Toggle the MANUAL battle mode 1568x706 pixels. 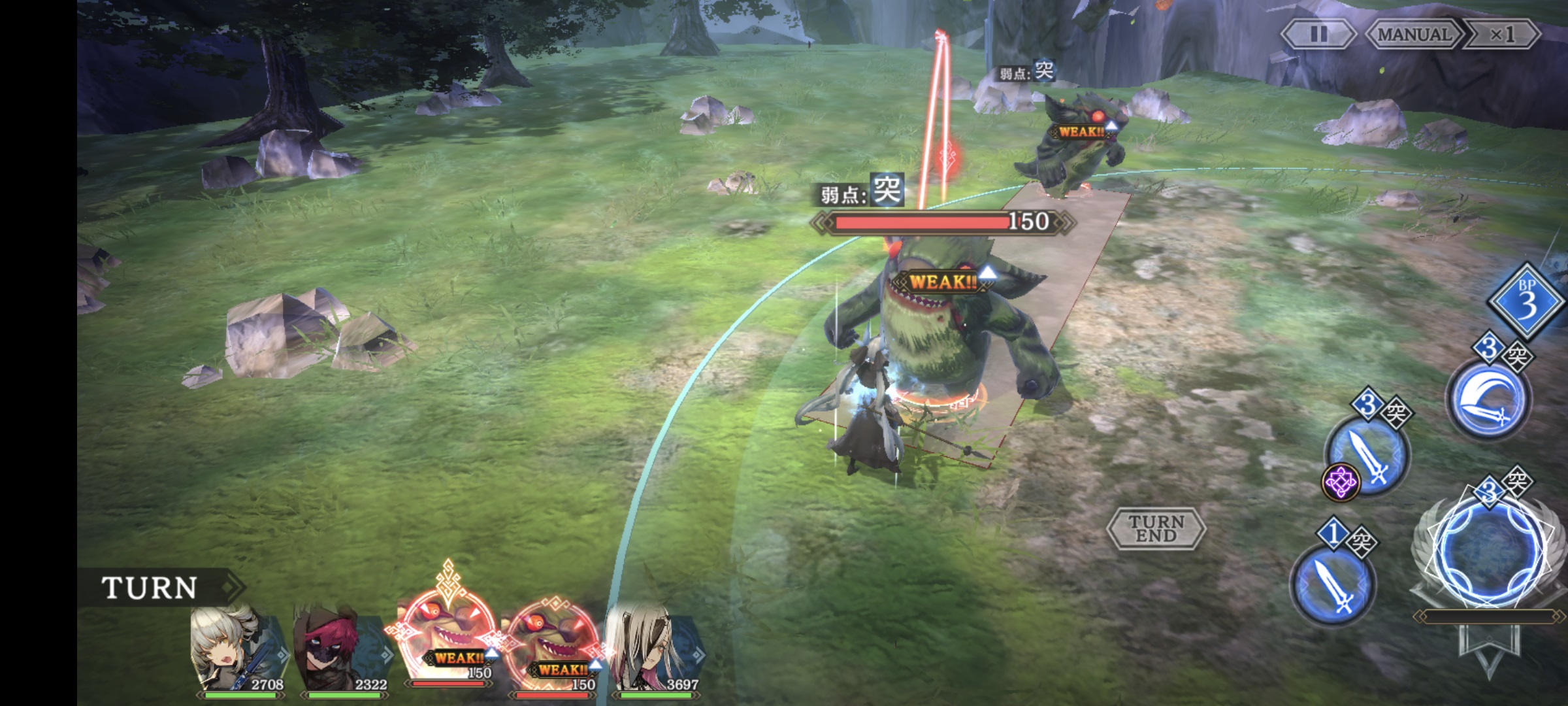[x=1414, y=34]
